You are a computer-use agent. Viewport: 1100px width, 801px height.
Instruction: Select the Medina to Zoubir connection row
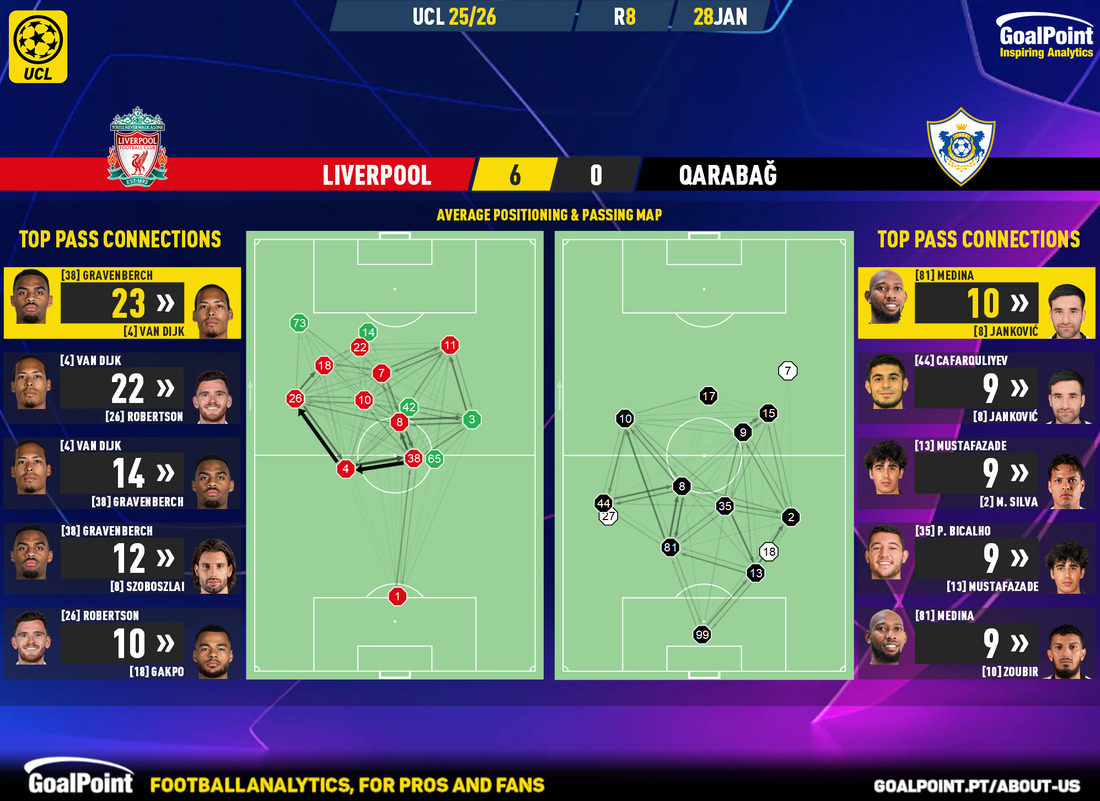(x=976, y=644)
